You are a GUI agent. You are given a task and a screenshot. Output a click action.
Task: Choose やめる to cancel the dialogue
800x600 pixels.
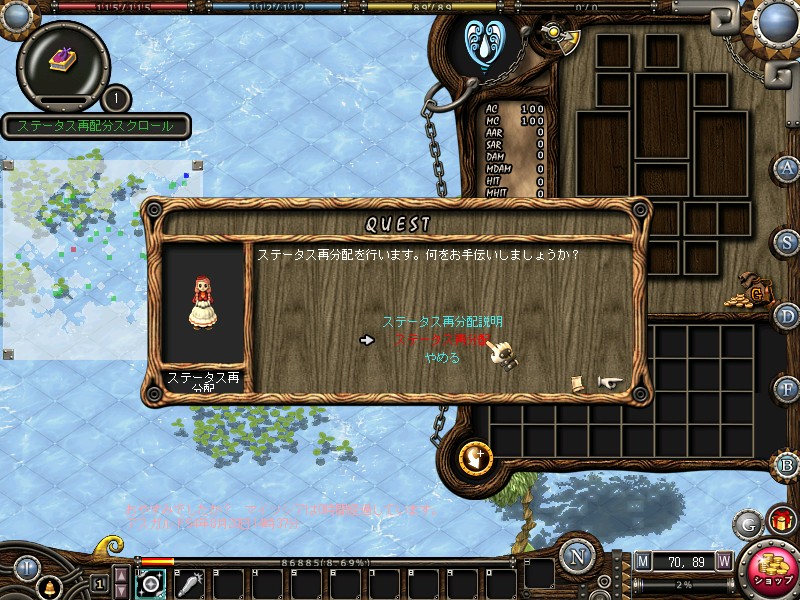(442, 357)
